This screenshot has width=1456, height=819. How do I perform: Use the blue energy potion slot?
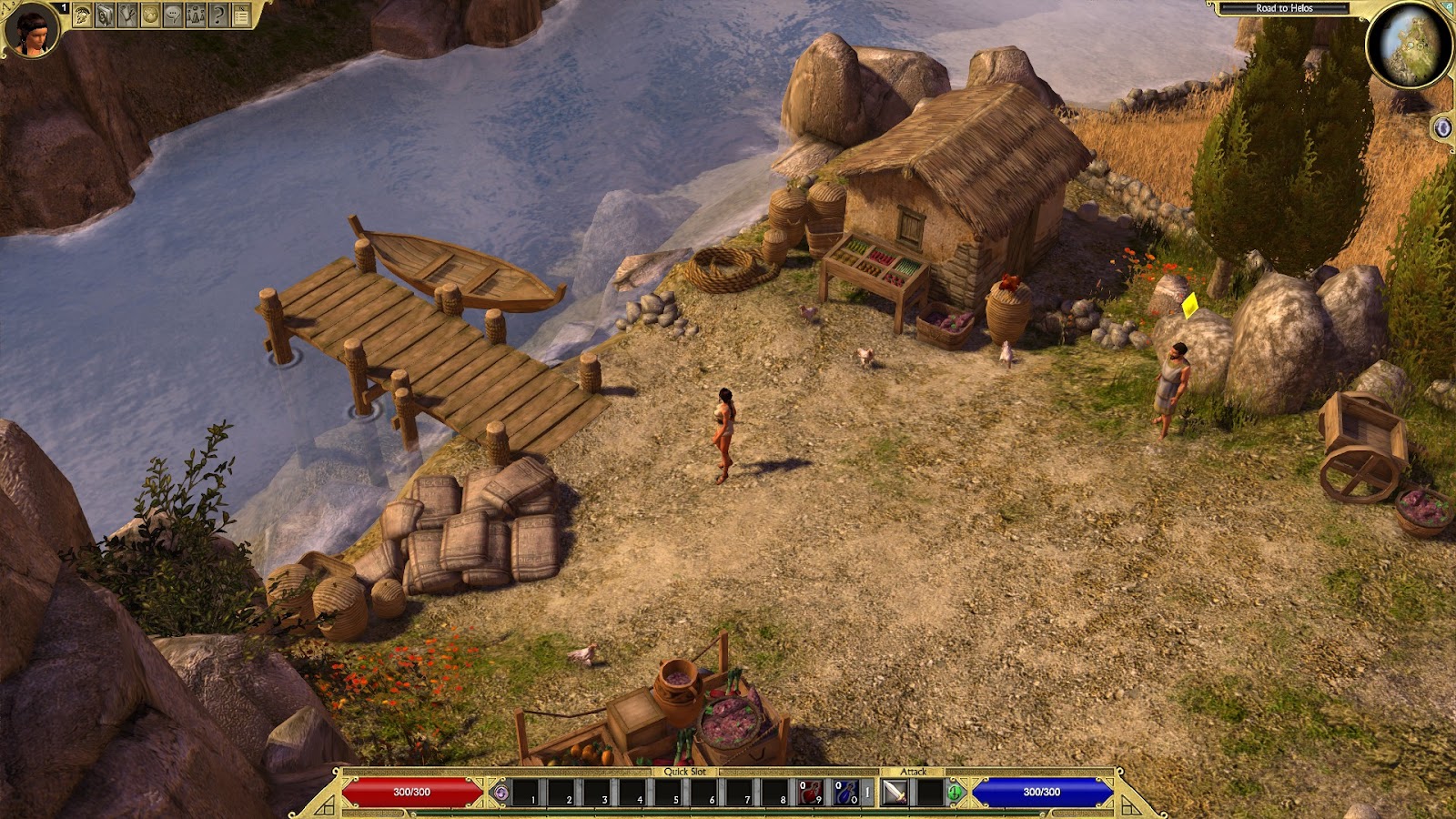[x=846, y=793]
